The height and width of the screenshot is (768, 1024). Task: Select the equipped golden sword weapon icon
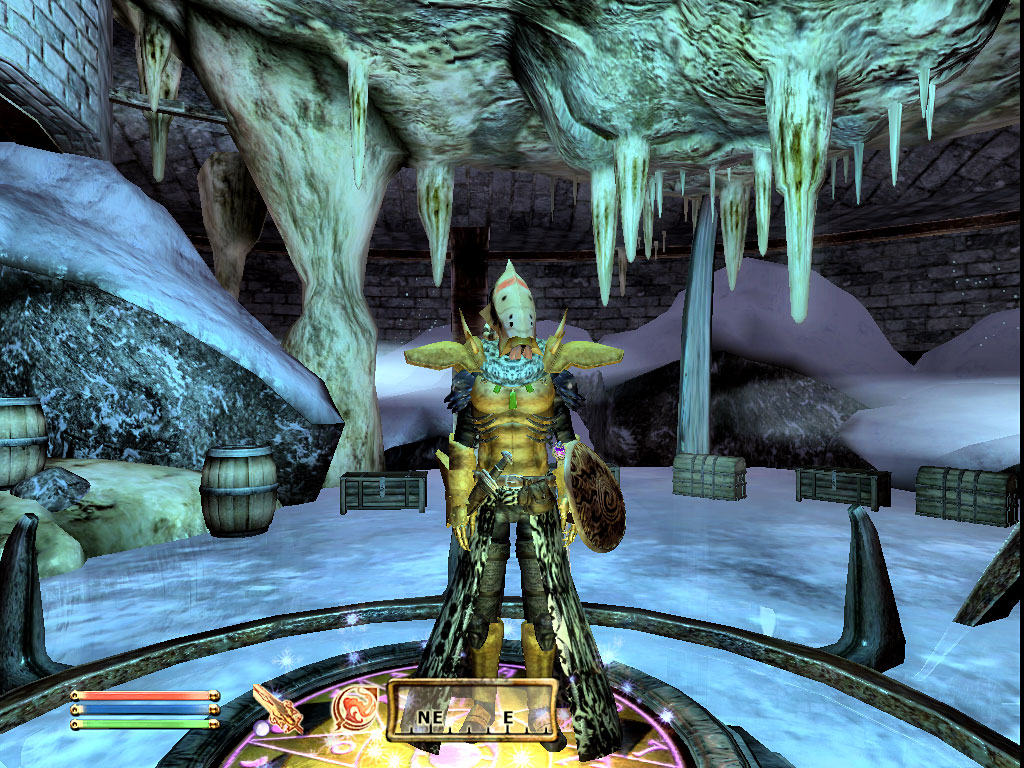pyautogui.click(x=278, y=709)
